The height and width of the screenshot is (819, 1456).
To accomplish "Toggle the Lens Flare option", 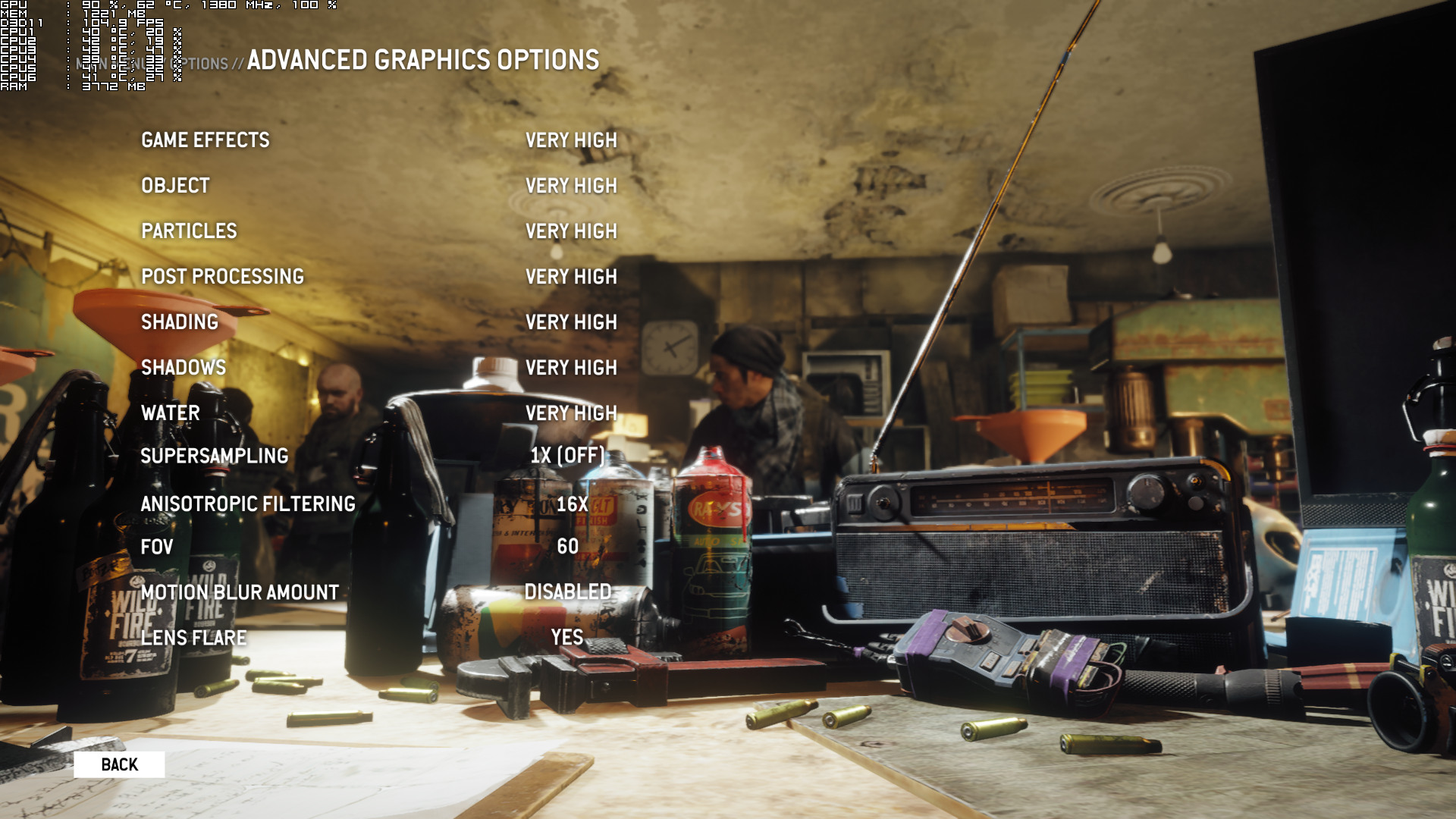I will [x=194, y=638].
